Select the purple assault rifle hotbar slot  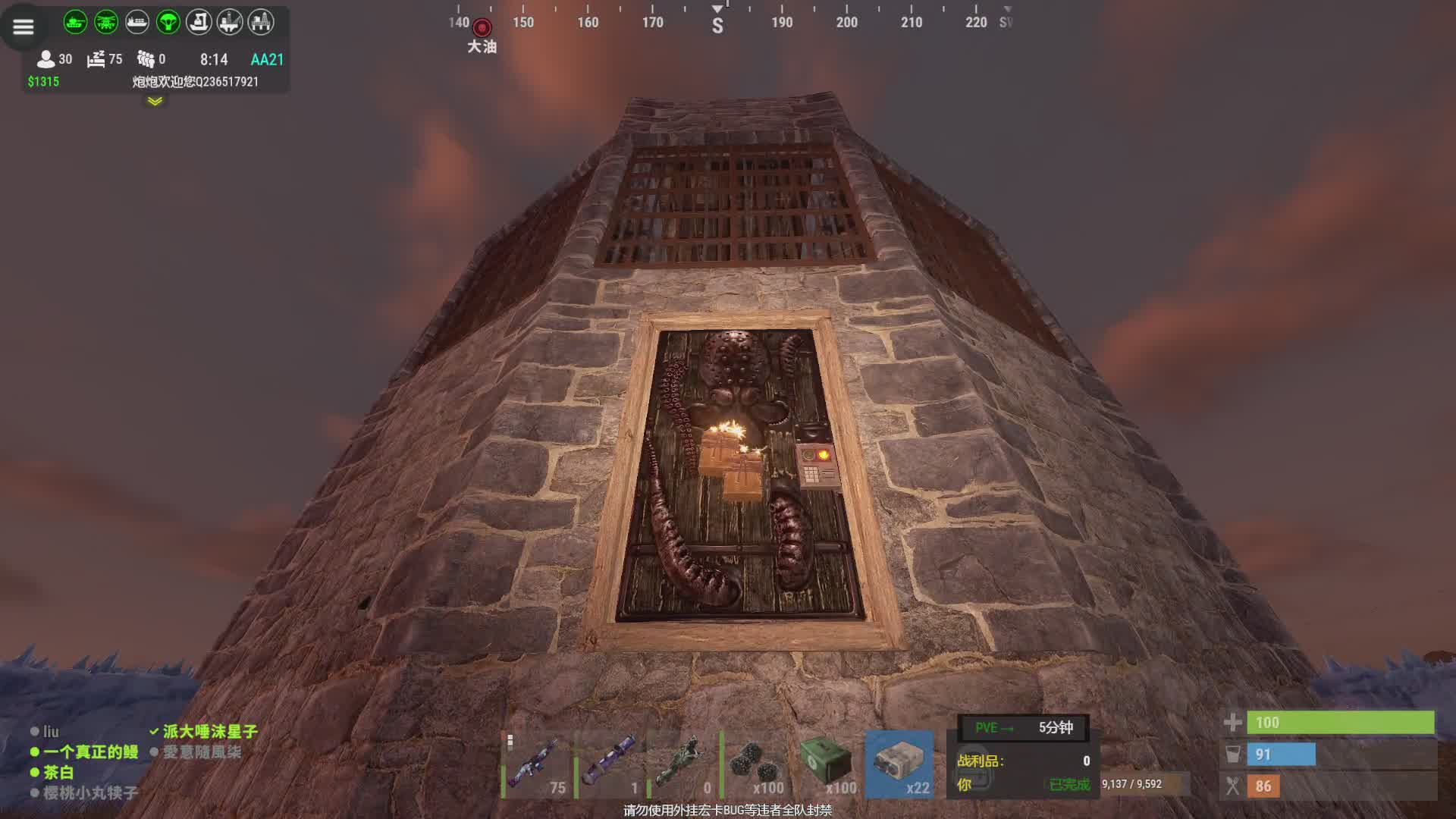pos(538,764)
